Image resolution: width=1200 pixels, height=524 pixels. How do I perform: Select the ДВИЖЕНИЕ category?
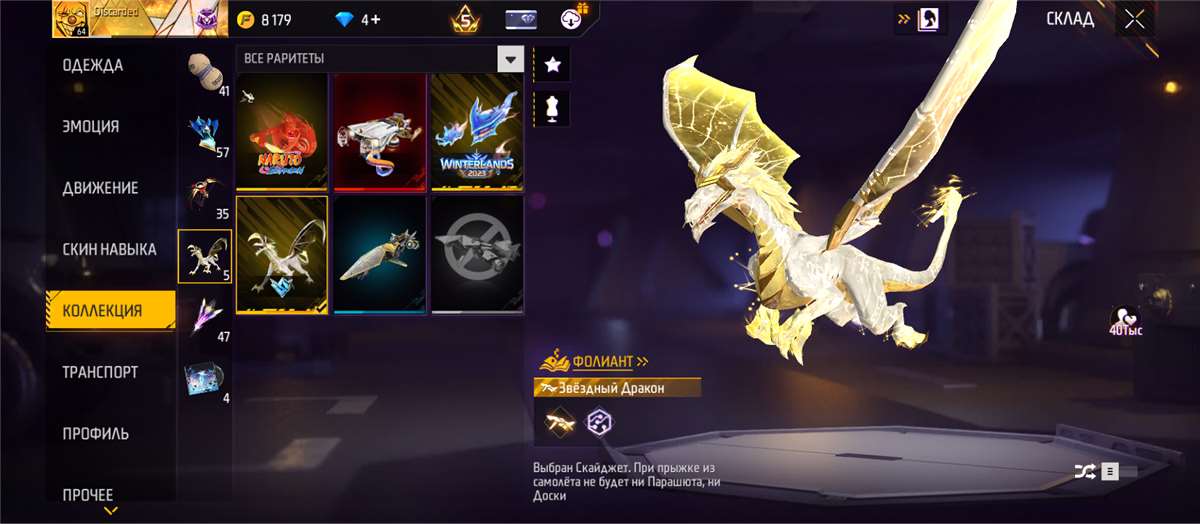coord(100,188)
